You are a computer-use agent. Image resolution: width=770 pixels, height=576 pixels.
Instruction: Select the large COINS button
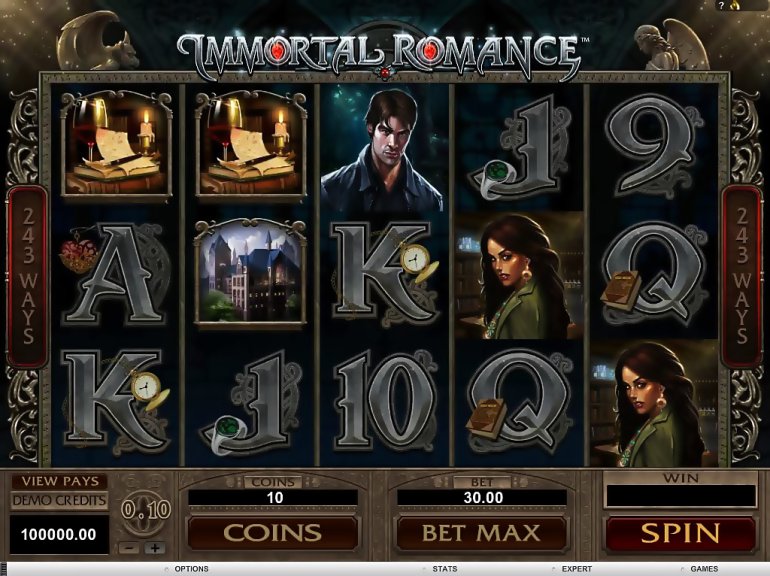point(272,532)
